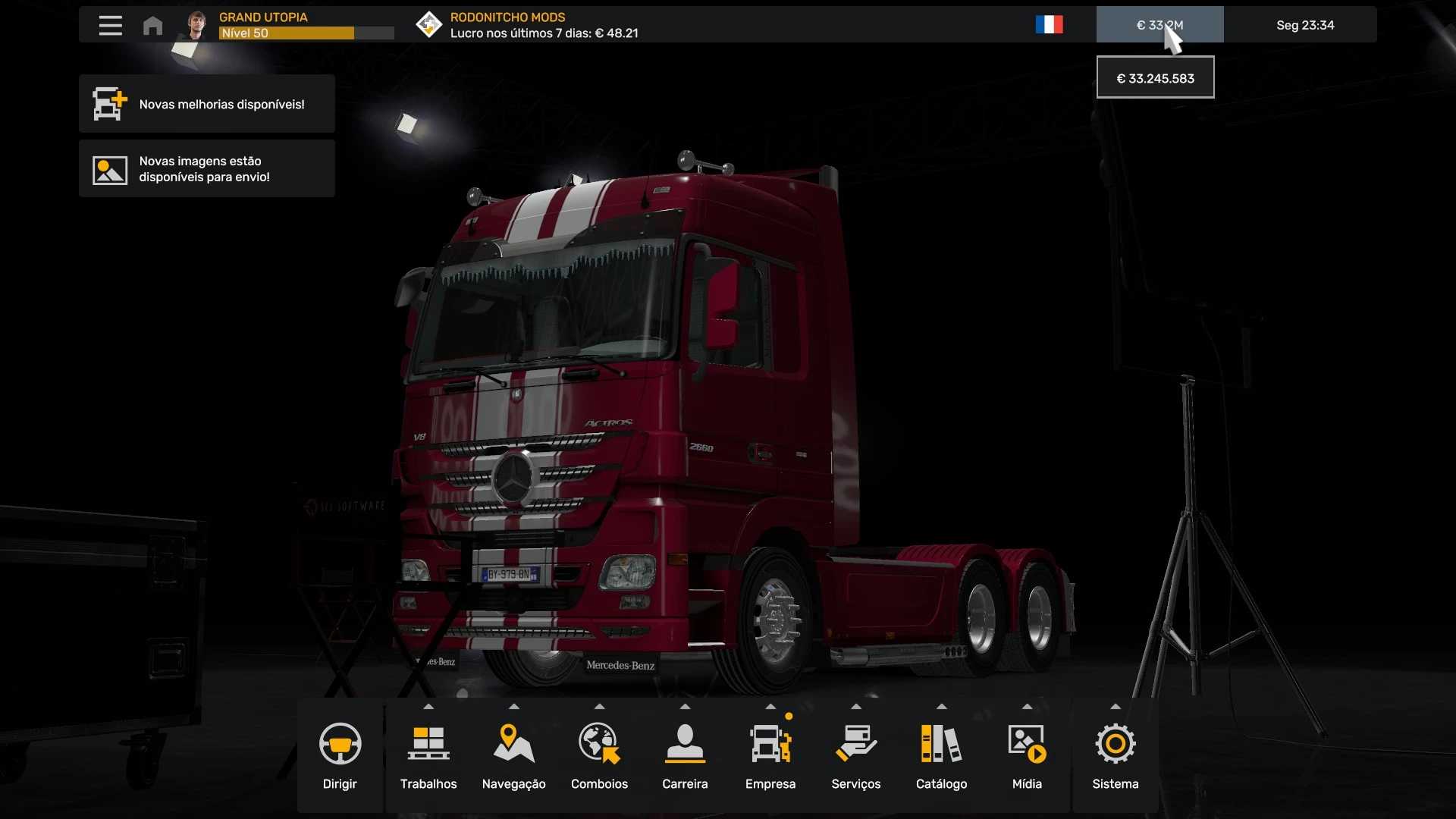Open the Dirigir drive button
The height and width of the screenshot is (819, 1456).
[340, 755]
